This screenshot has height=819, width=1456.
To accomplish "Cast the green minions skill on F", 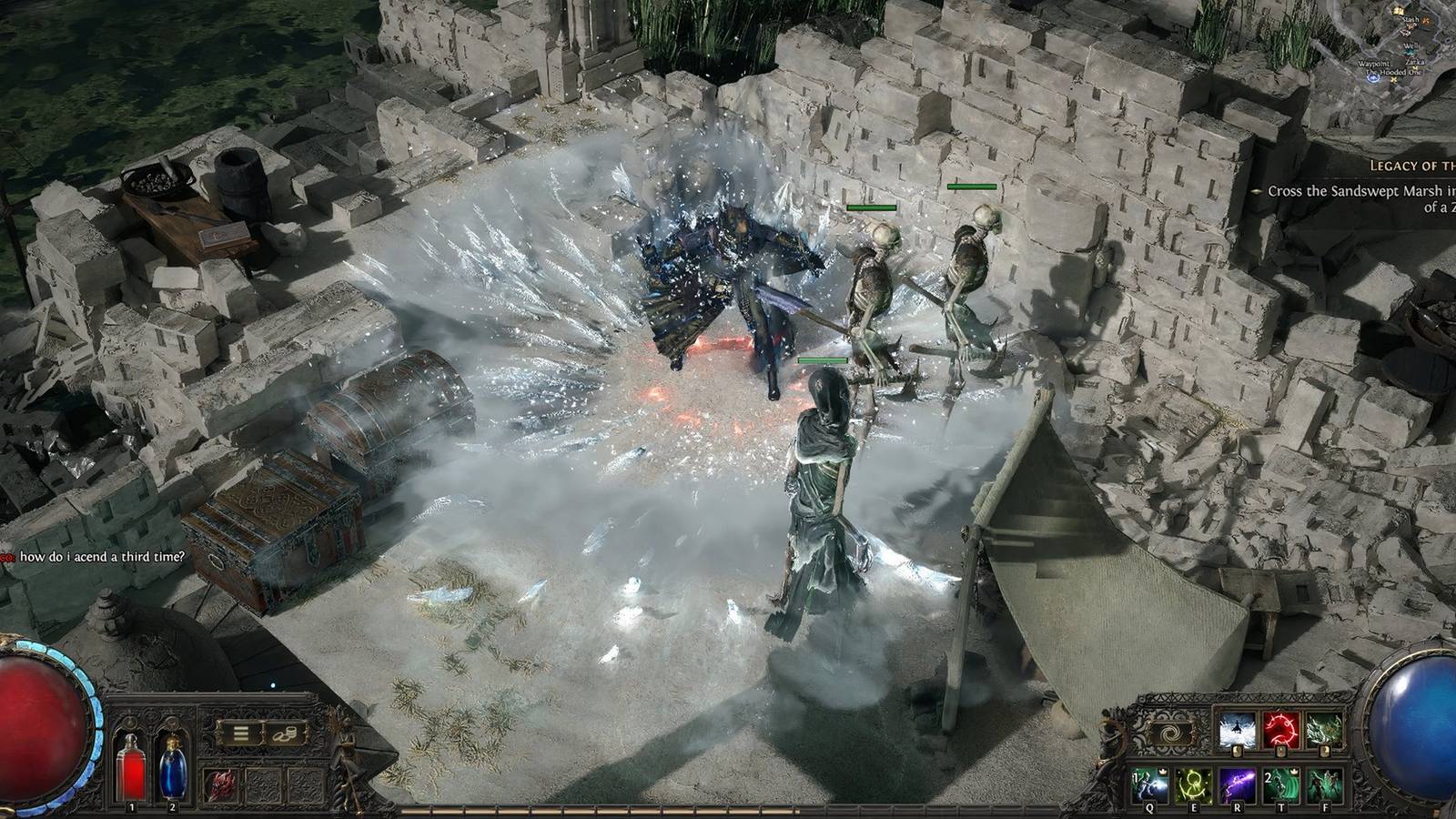I will [1324, 784].
